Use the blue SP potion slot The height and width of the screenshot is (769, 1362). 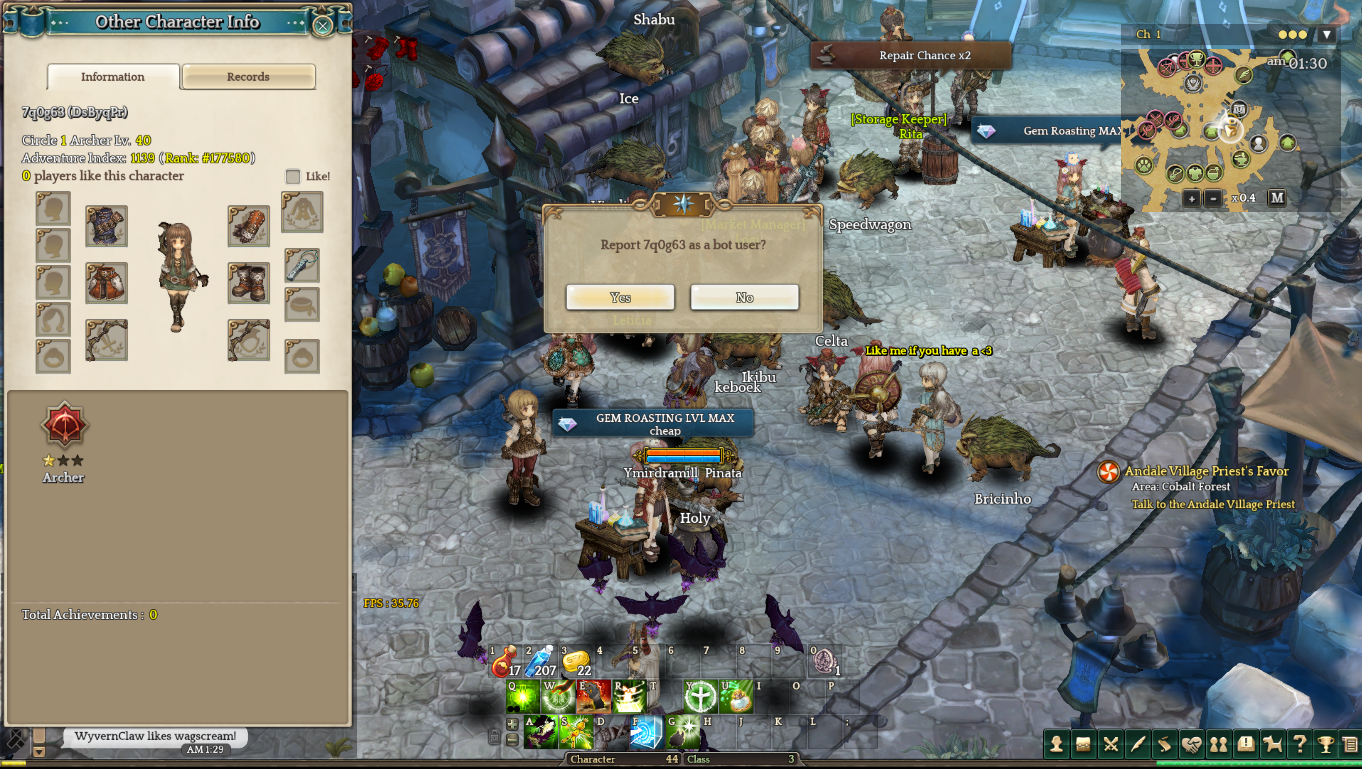[541, 661]
